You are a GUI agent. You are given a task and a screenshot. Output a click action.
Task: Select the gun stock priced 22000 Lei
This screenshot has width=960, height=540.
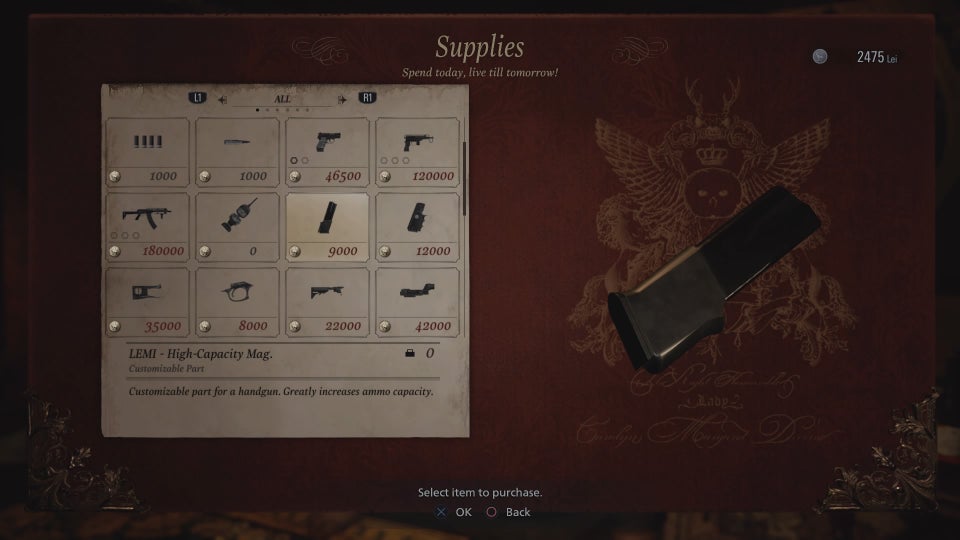[x=327, y=301]
